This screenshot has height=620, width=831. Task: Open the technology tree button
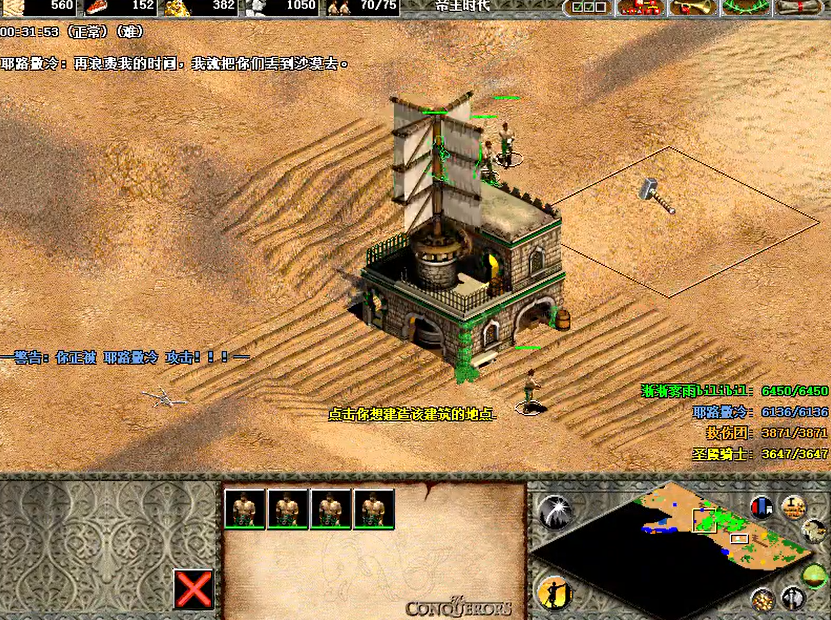[641, 7]
